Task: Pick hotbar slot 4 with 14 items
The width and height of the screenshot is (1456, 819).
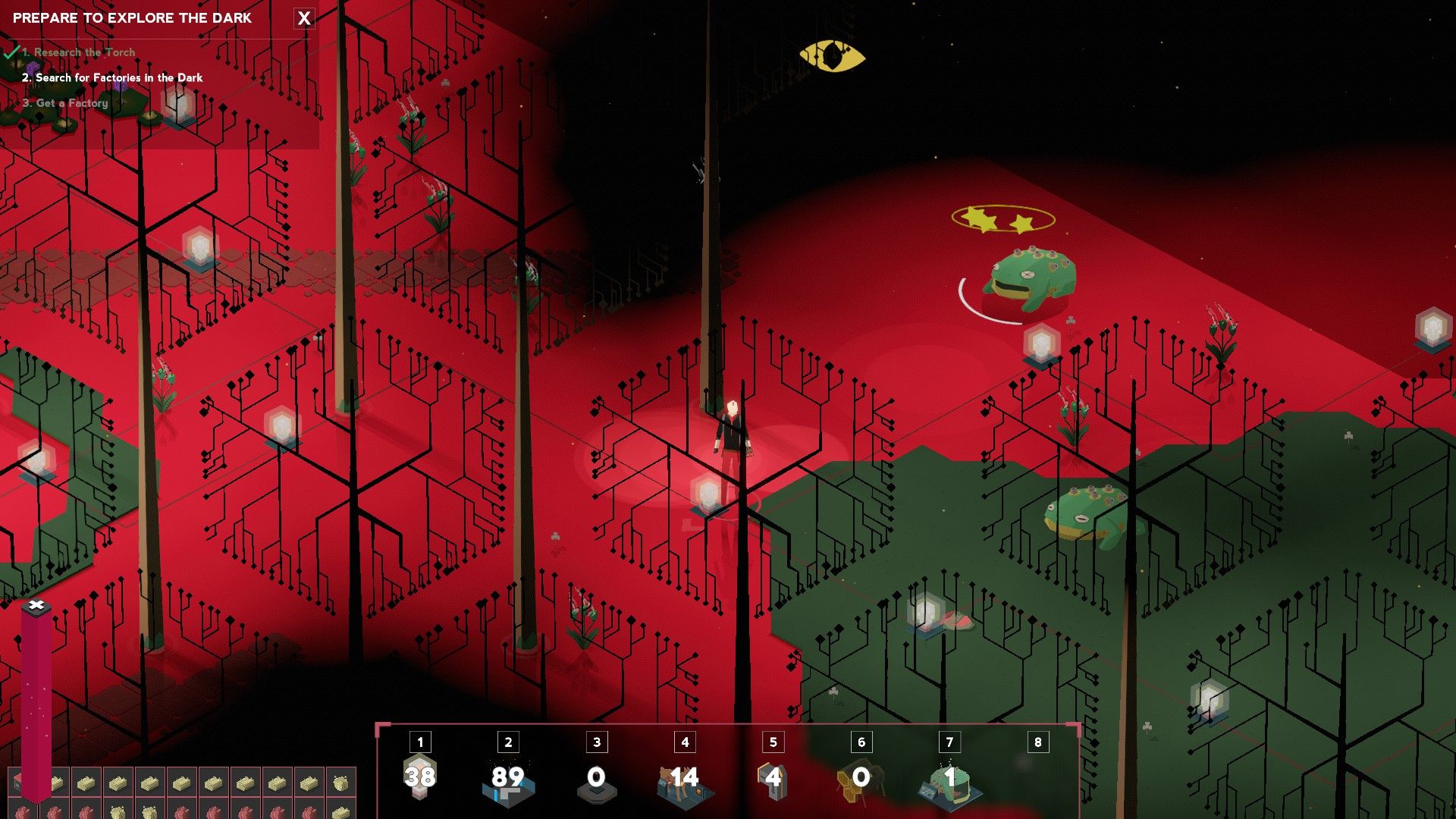Action: (684, 780)
